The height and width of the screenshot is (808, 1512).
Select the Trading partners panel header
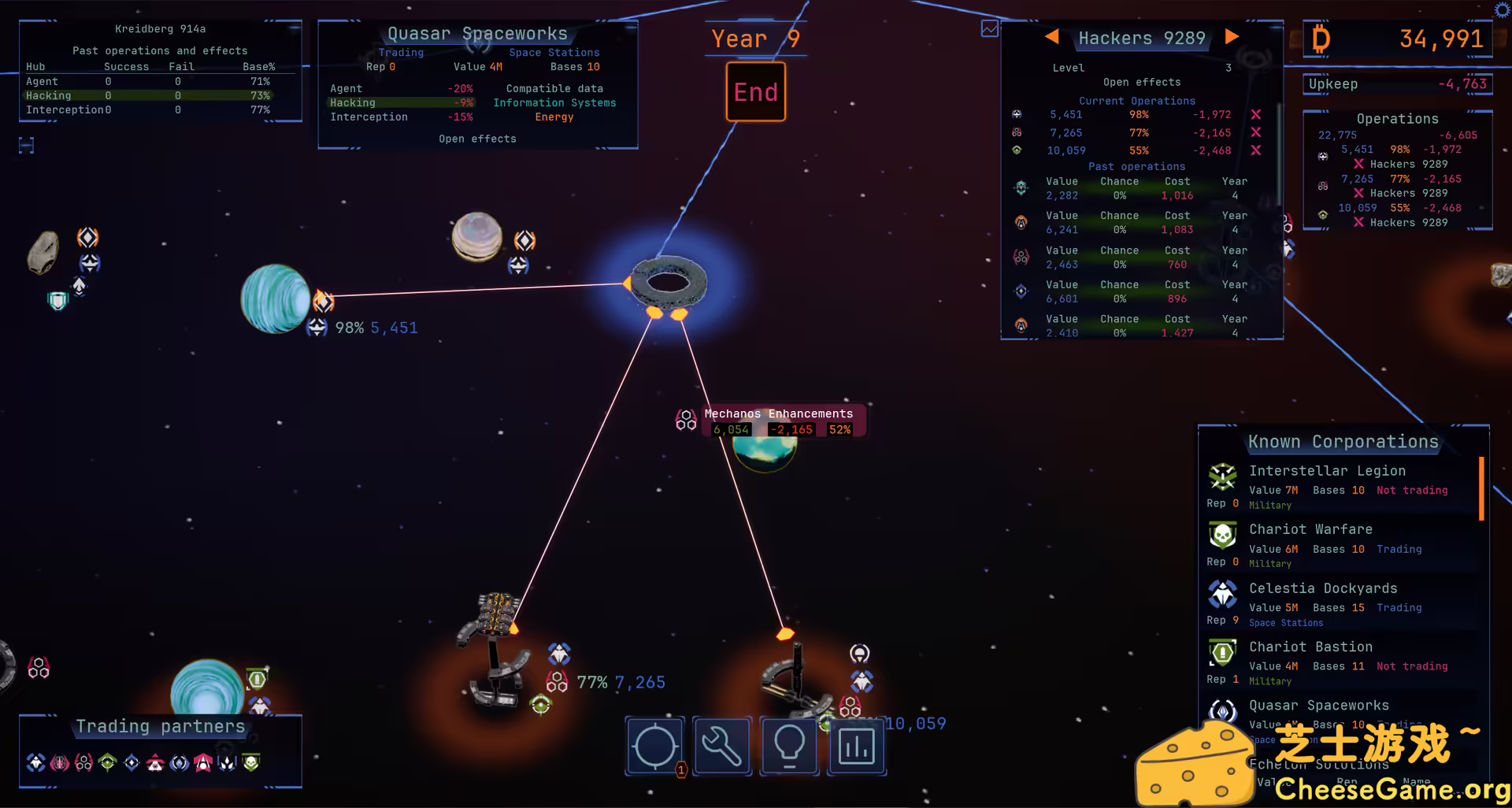click(x=160, y=726)
